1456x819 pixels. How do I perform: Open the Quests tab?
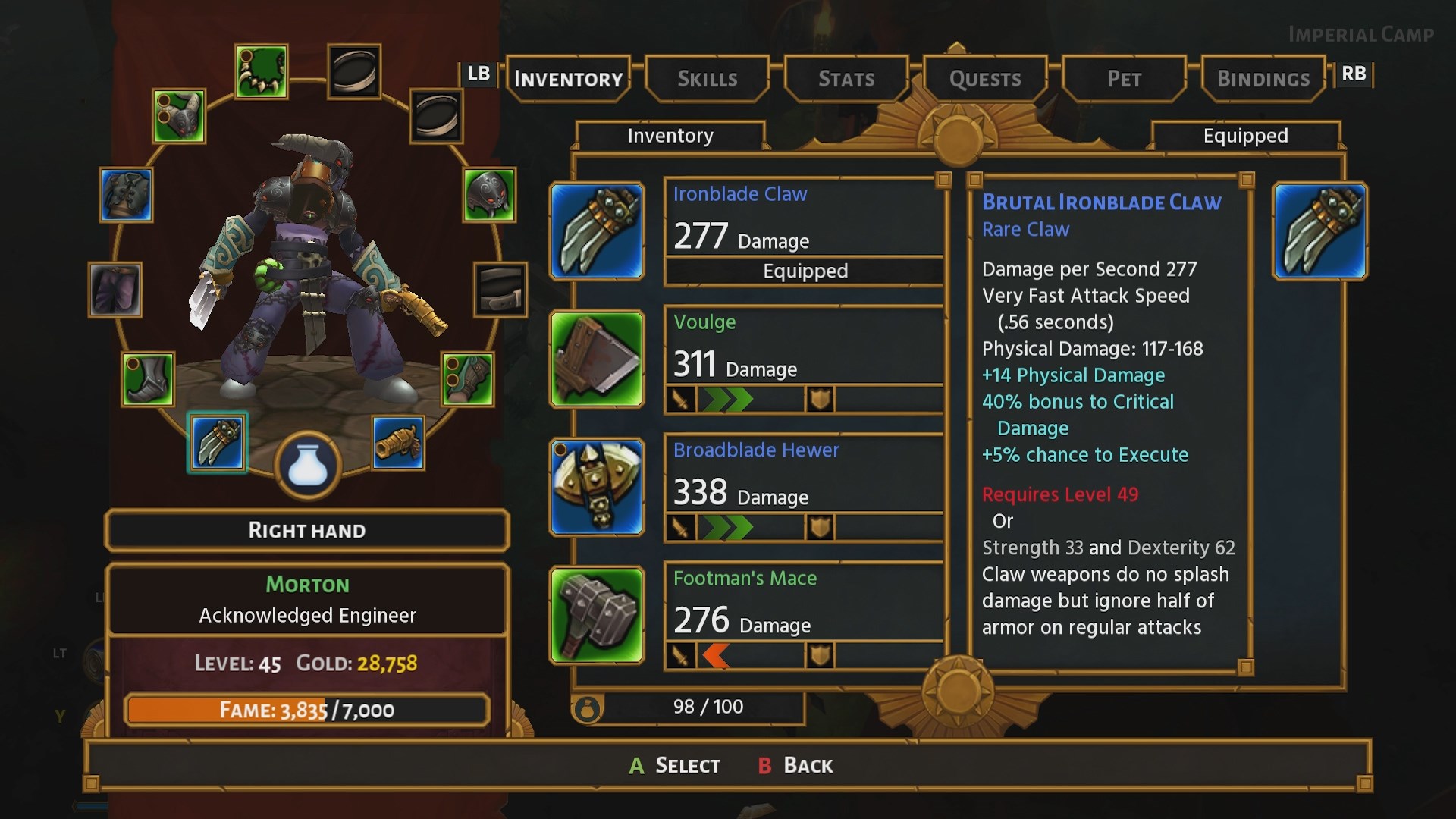pyautogui.click(x=984, y=78)
